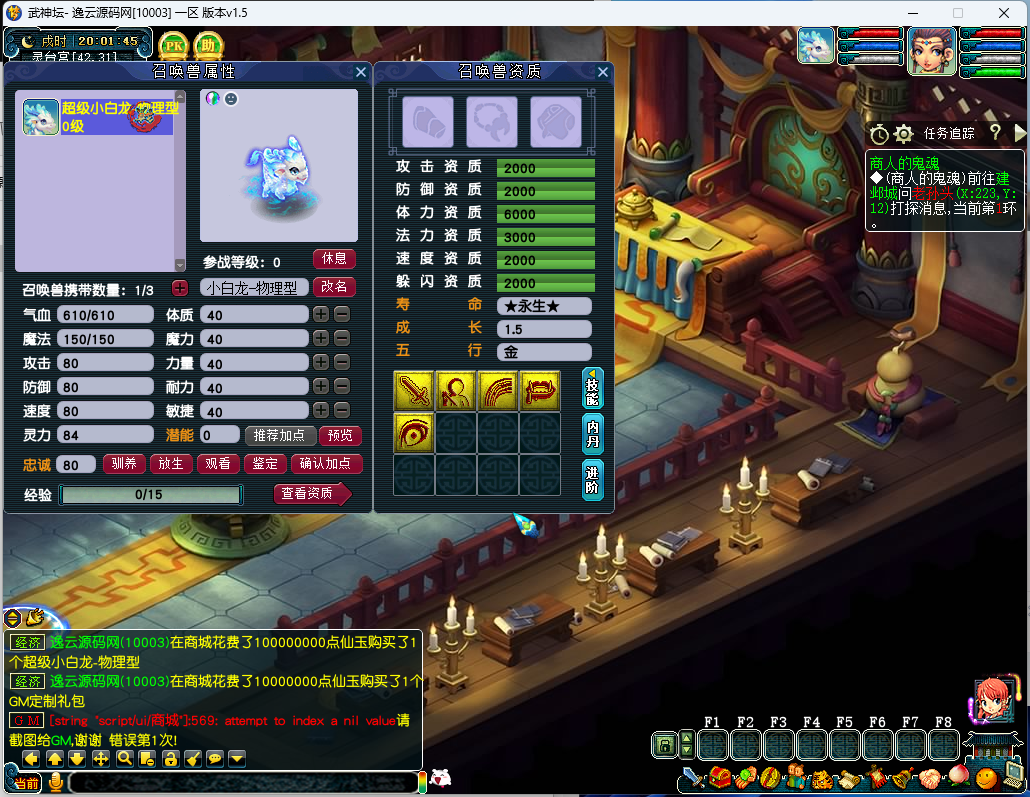Switch to the 内丹 tab

(x=593, y=433)
